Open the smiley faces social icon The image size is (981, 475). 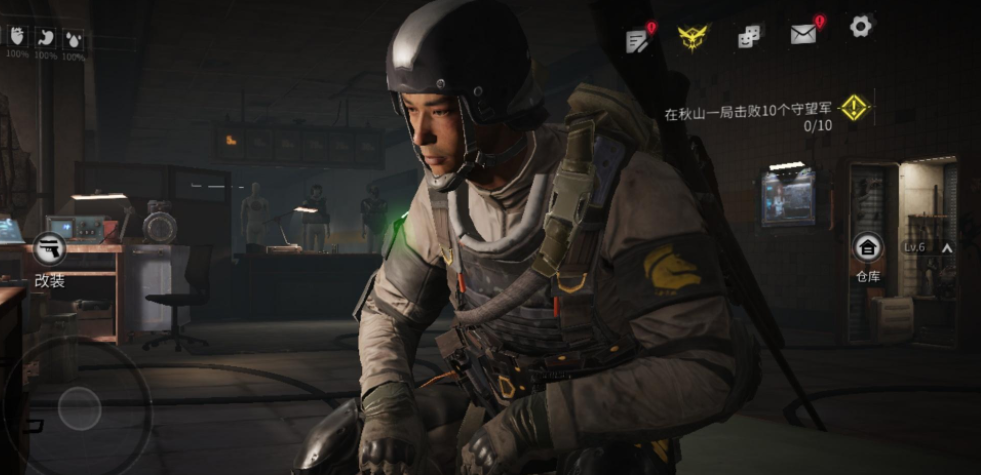(749, 37)
